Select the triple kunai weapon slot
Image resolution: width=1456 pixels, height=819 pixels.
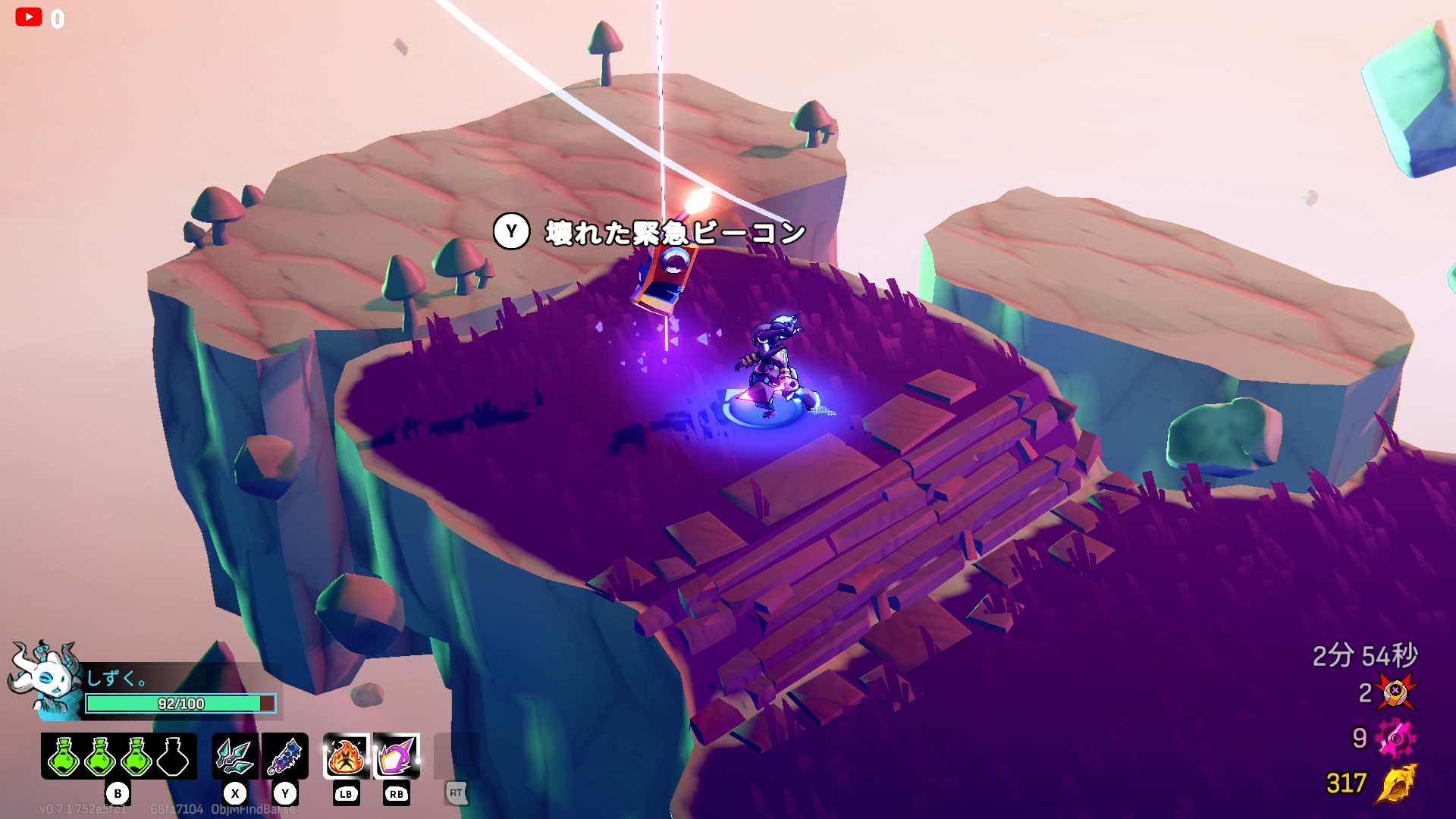tap(235, 756)
